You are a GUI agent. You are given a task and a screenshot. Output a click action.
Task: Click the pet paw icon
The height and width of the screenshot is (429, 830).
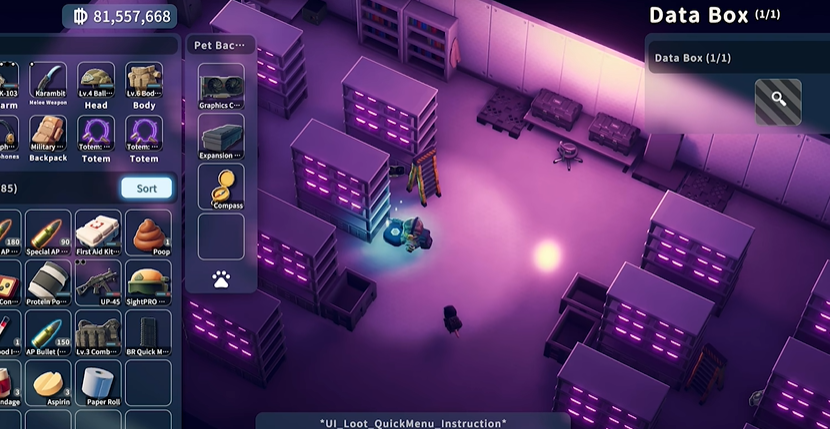pyautogui.click(x=221, y=280)
